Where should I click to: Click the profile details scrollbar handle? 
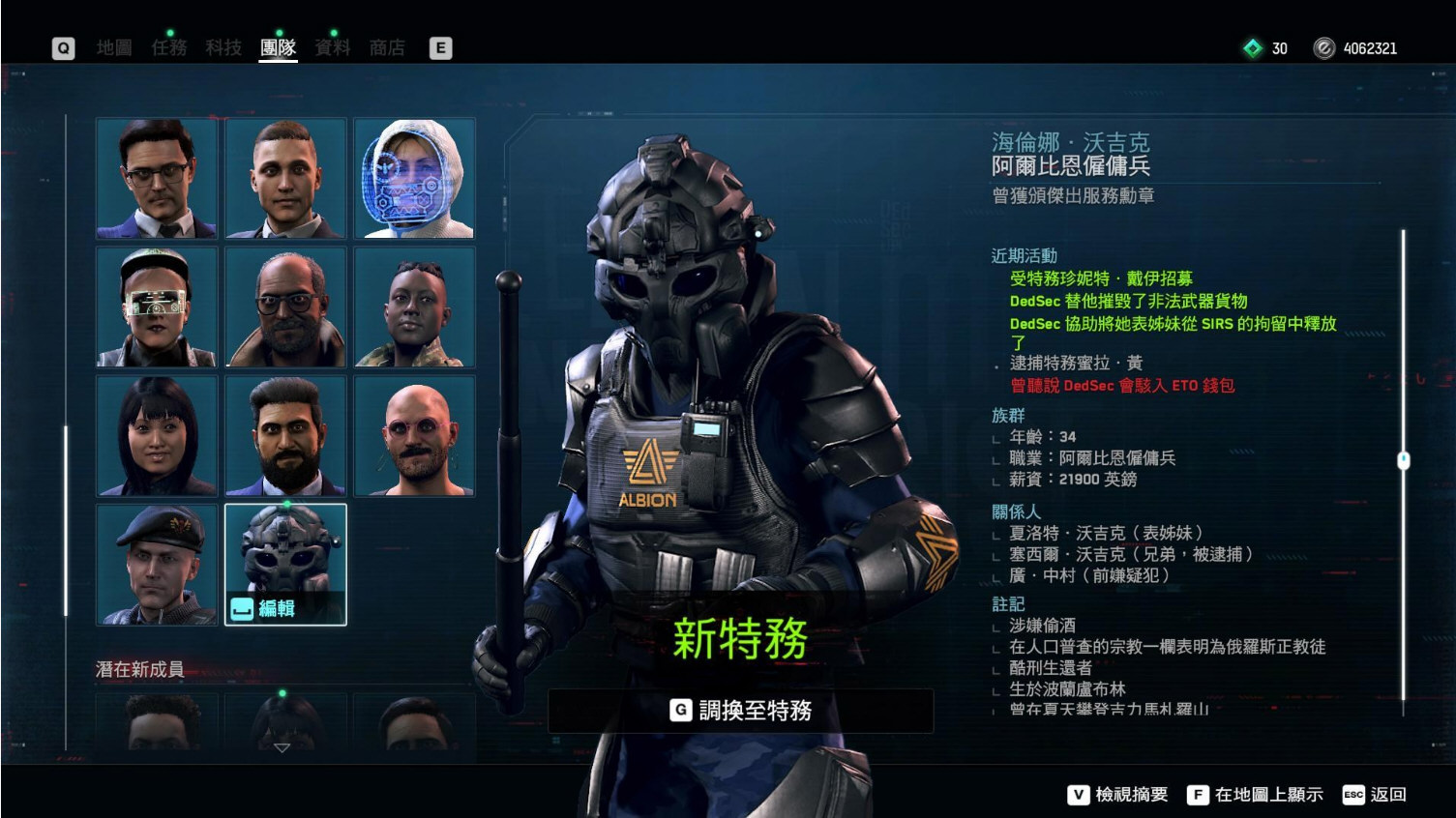tap(1404, 460)
